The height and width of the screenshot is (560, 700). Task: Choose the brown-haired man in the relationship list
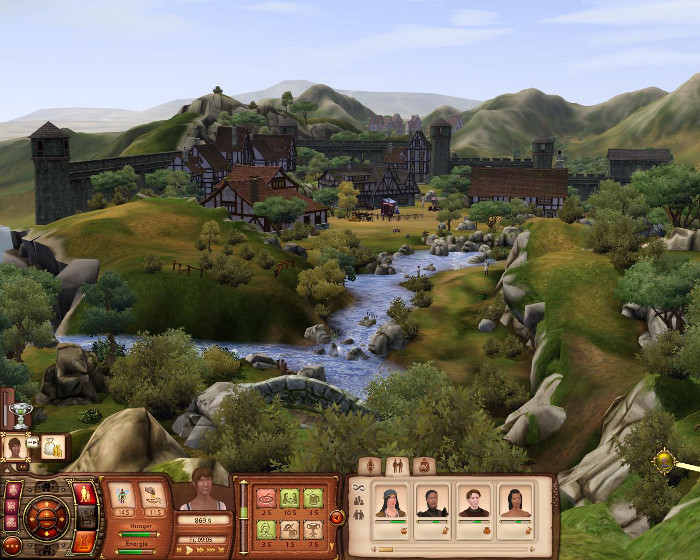tap(474, 501)
